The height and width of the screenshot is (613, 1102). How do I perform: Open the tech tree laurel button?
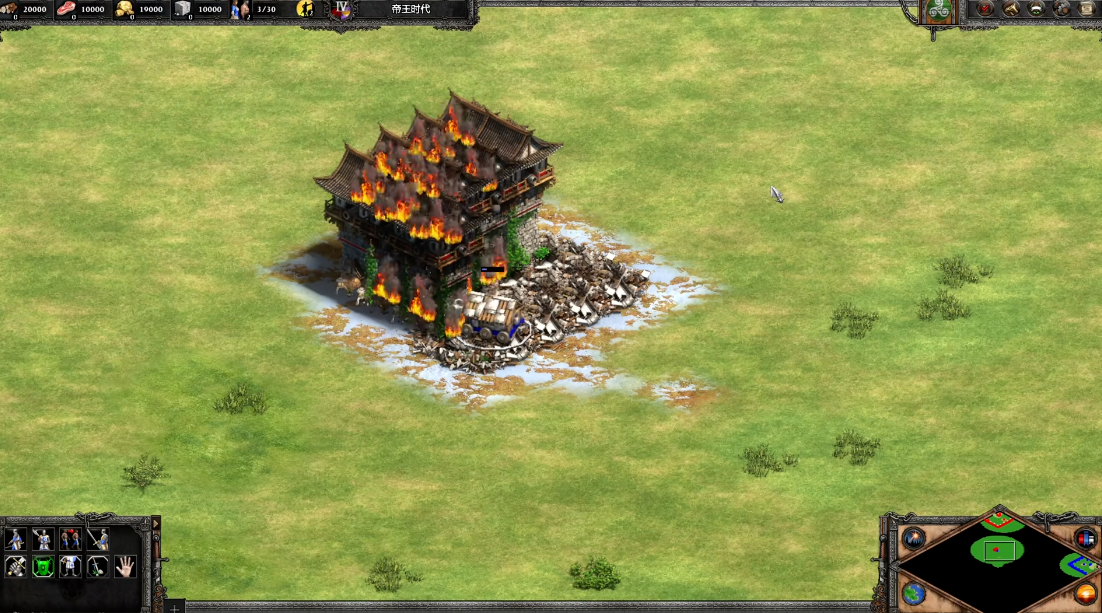point(1036,9)
